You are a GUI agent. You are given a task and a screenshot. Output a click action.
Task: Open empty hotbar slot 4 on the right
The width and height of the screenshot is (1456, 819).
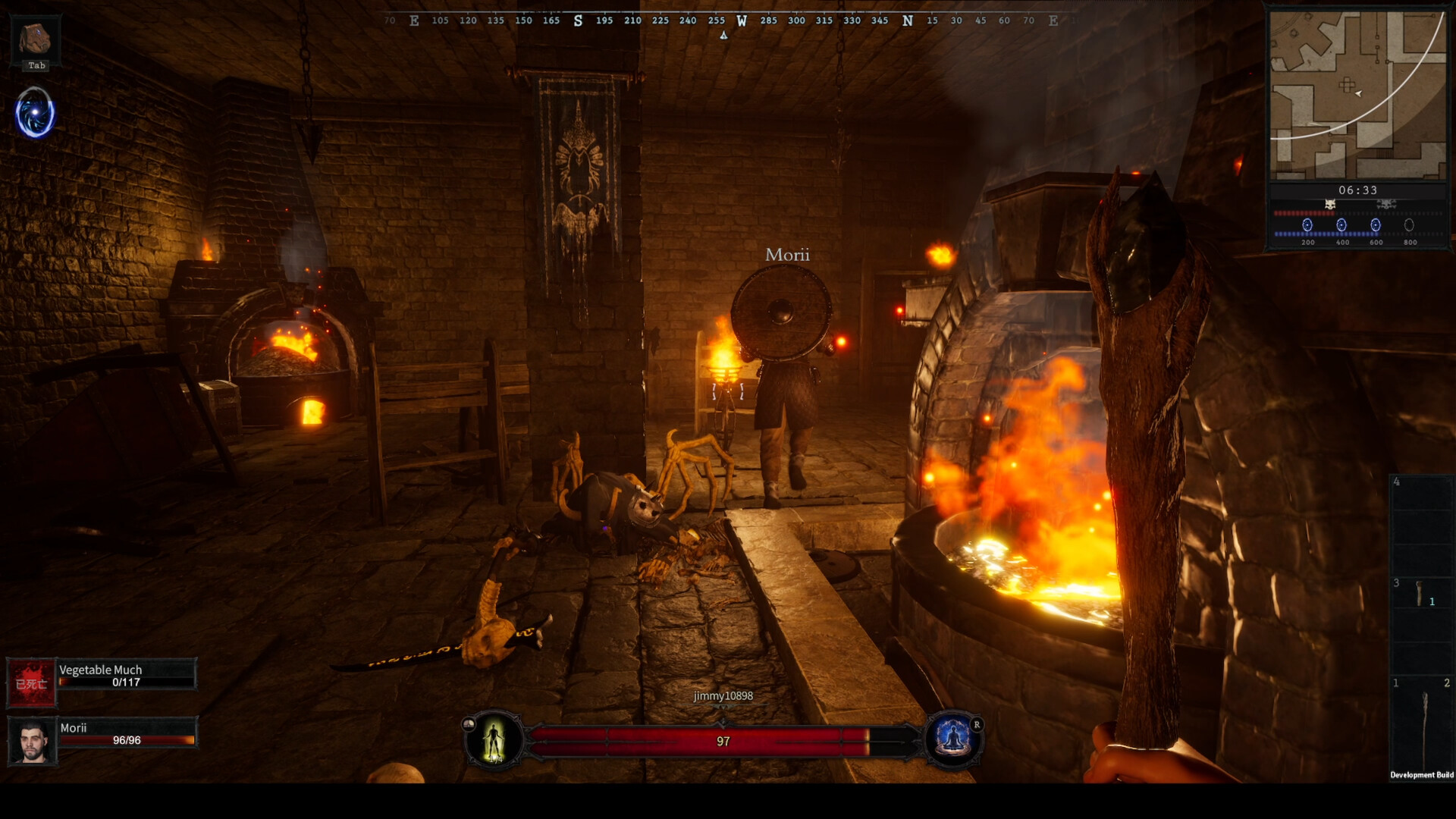(x=1423, y=523)
